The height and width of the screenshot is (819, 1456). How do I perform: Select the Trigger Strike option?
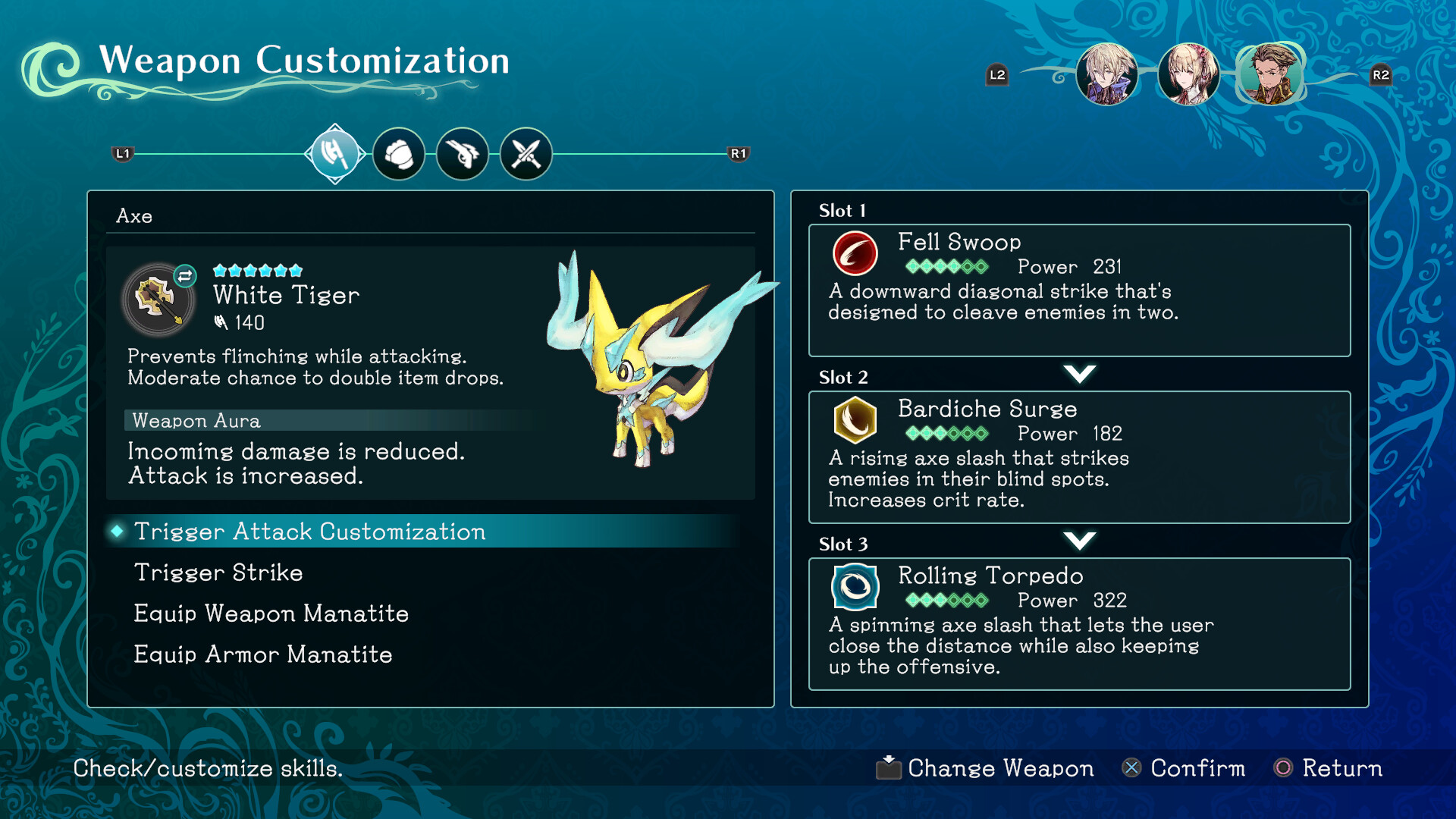click(218, 573)
